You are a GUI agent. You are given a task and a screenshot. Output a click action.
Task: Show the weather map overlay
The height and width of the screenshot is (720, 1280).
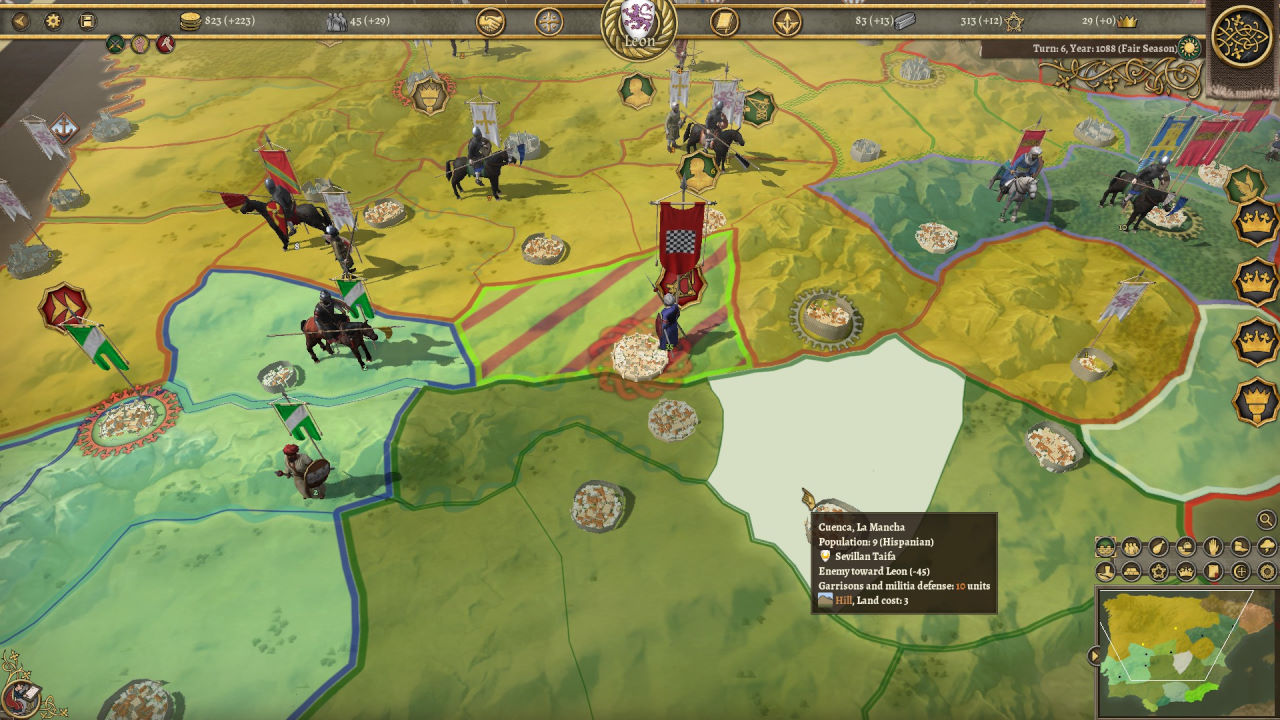click(x=1267, y=547)
